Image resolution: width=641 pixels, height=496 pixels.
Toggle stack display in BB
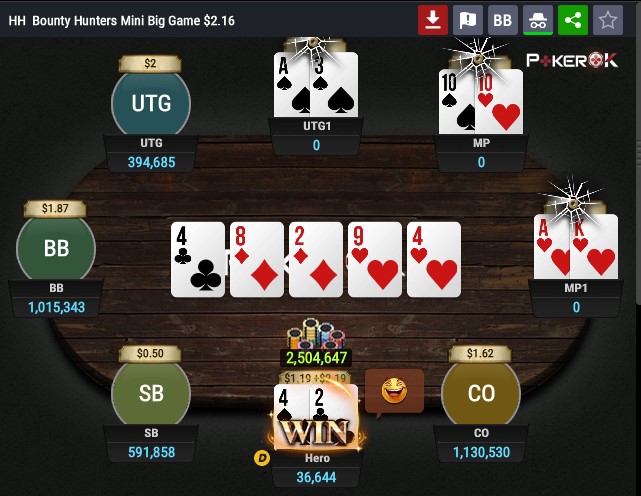(503, 19)
